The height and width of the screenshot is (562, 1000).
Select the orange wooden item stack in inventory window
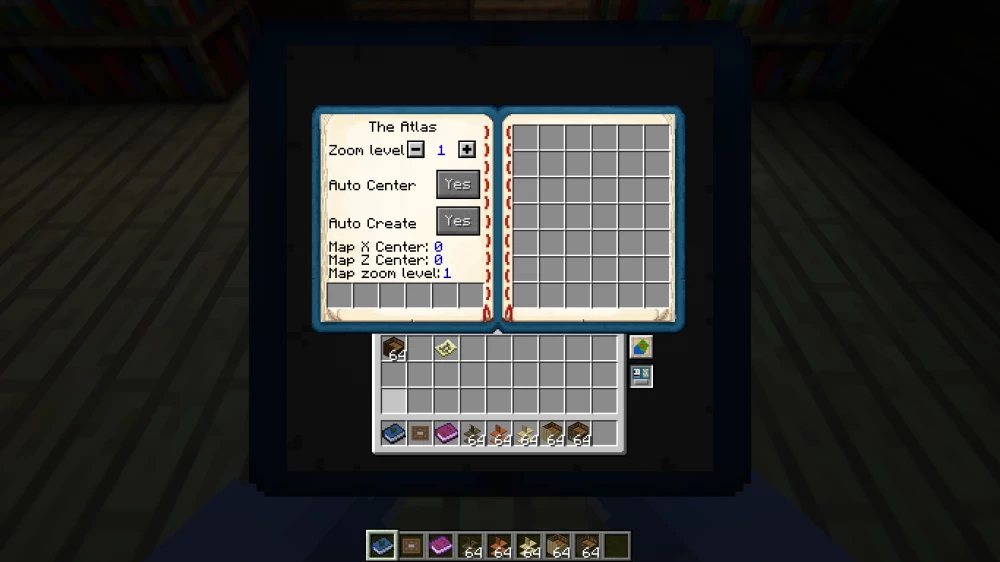coord(499,434)
